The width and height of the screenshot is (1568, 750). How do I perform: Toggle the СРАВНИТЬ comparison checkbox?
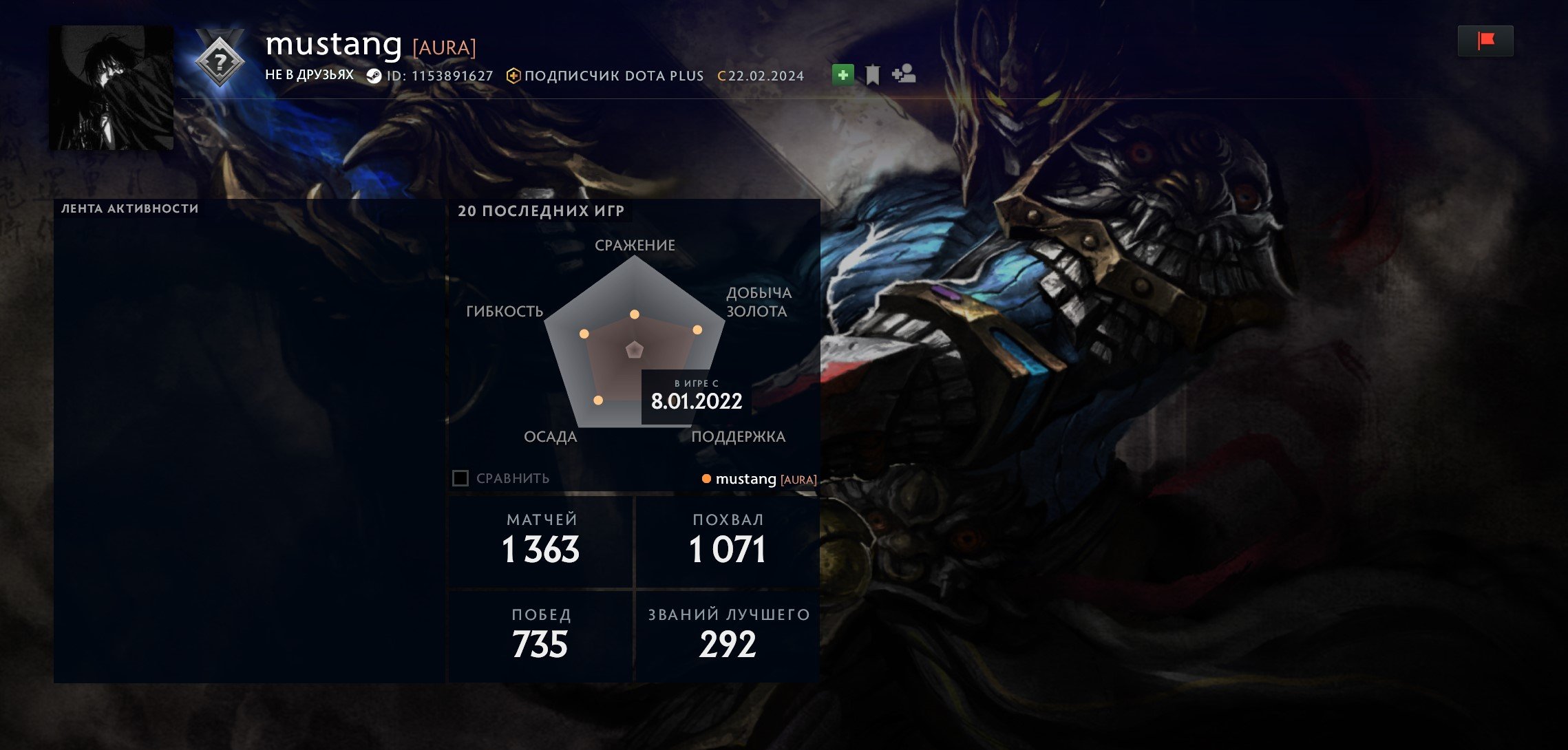point(460,478)
